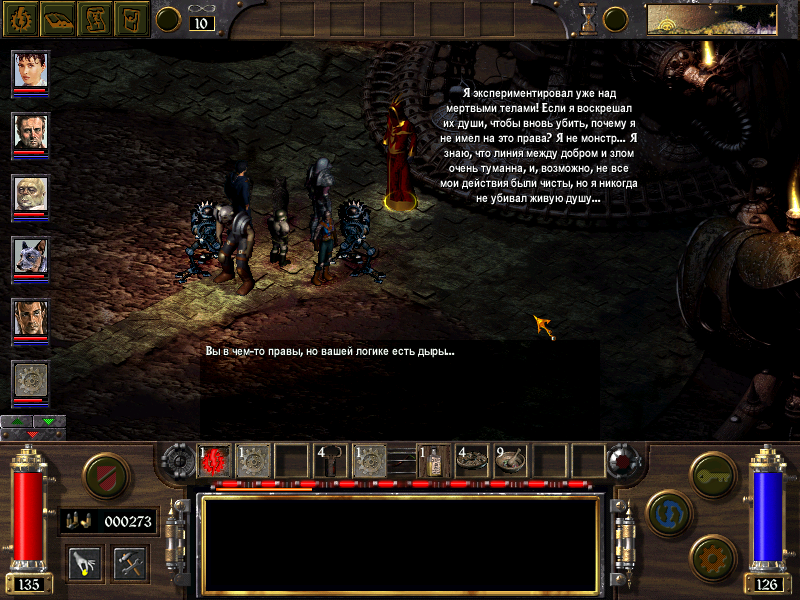Choose the dialogue reply about holes in logic

point(330,351)
